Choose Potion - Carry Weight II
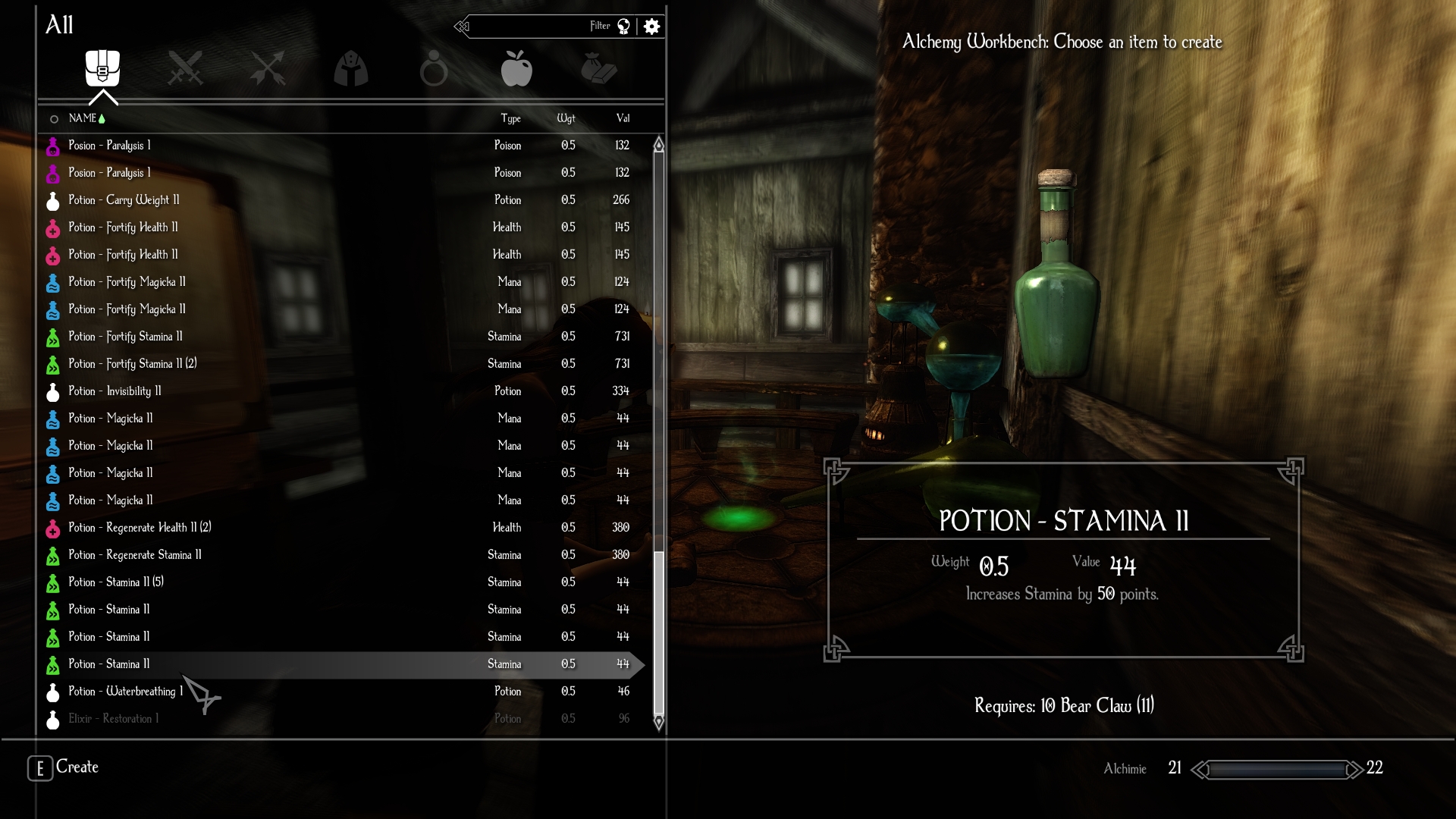 [124, 200]
